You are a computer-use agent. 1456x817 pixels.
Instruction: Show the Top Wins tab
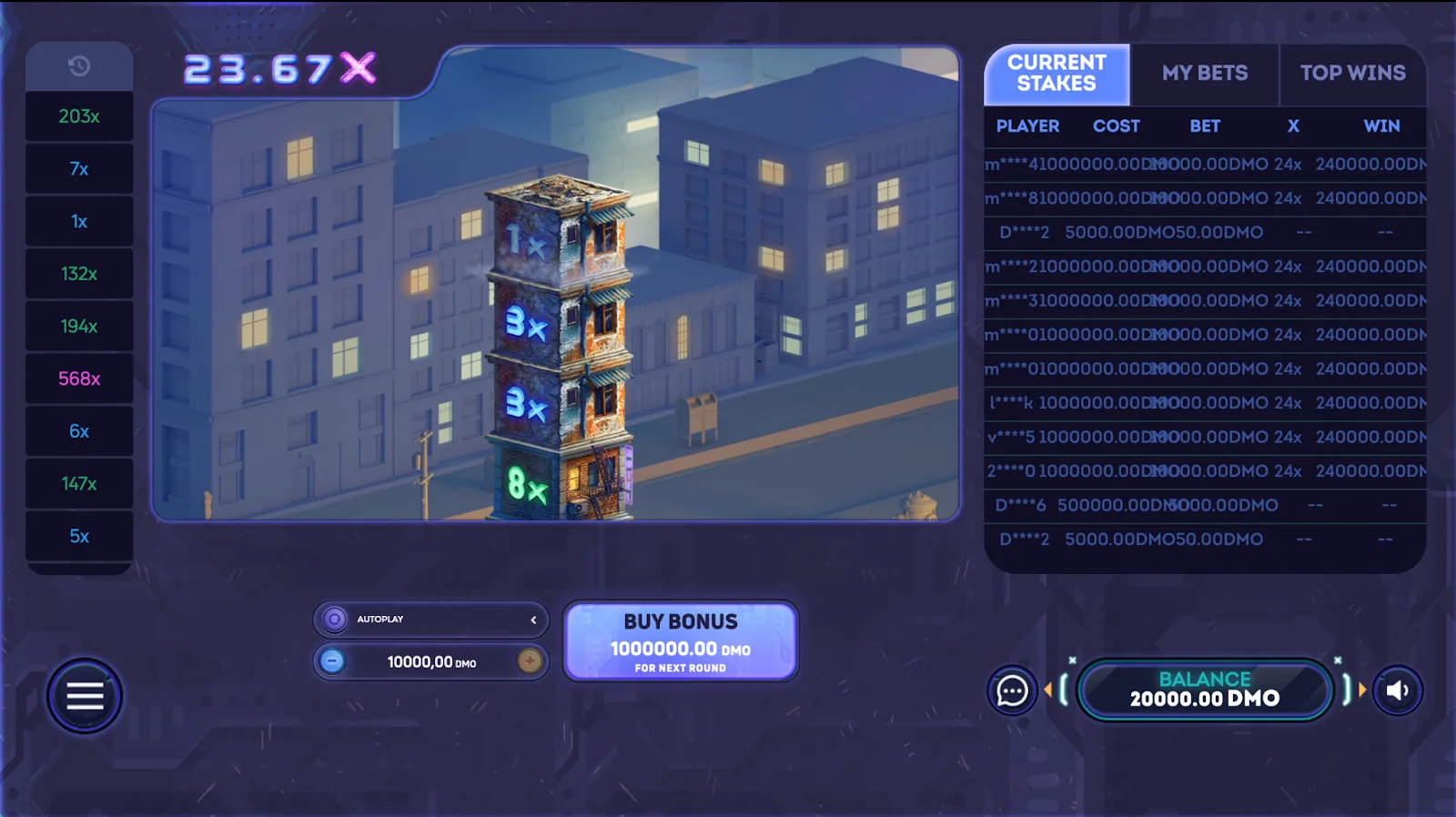(x=1352, y=74)
